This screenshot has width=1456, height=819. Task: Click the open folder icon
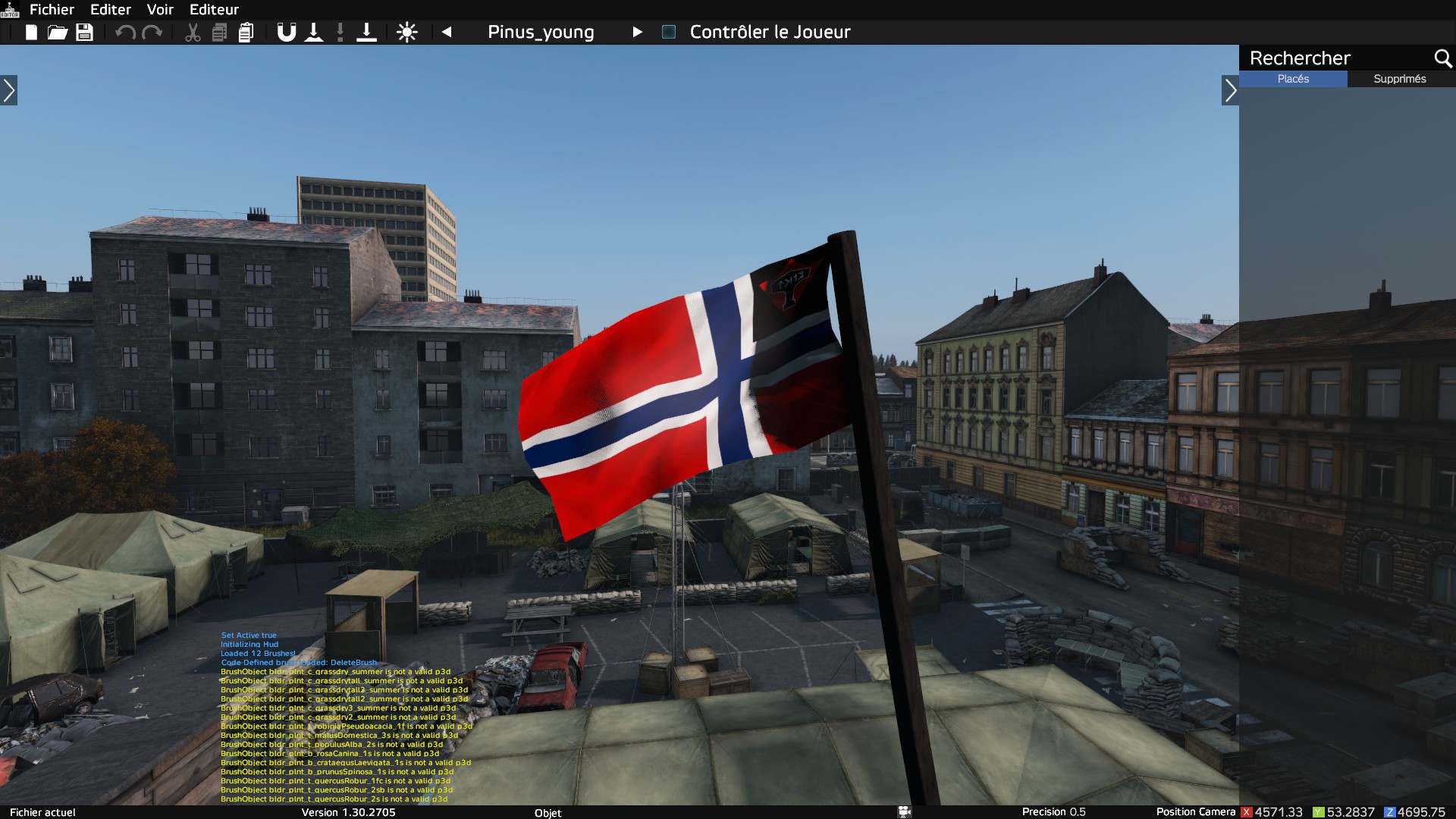[x=58, y=33]
